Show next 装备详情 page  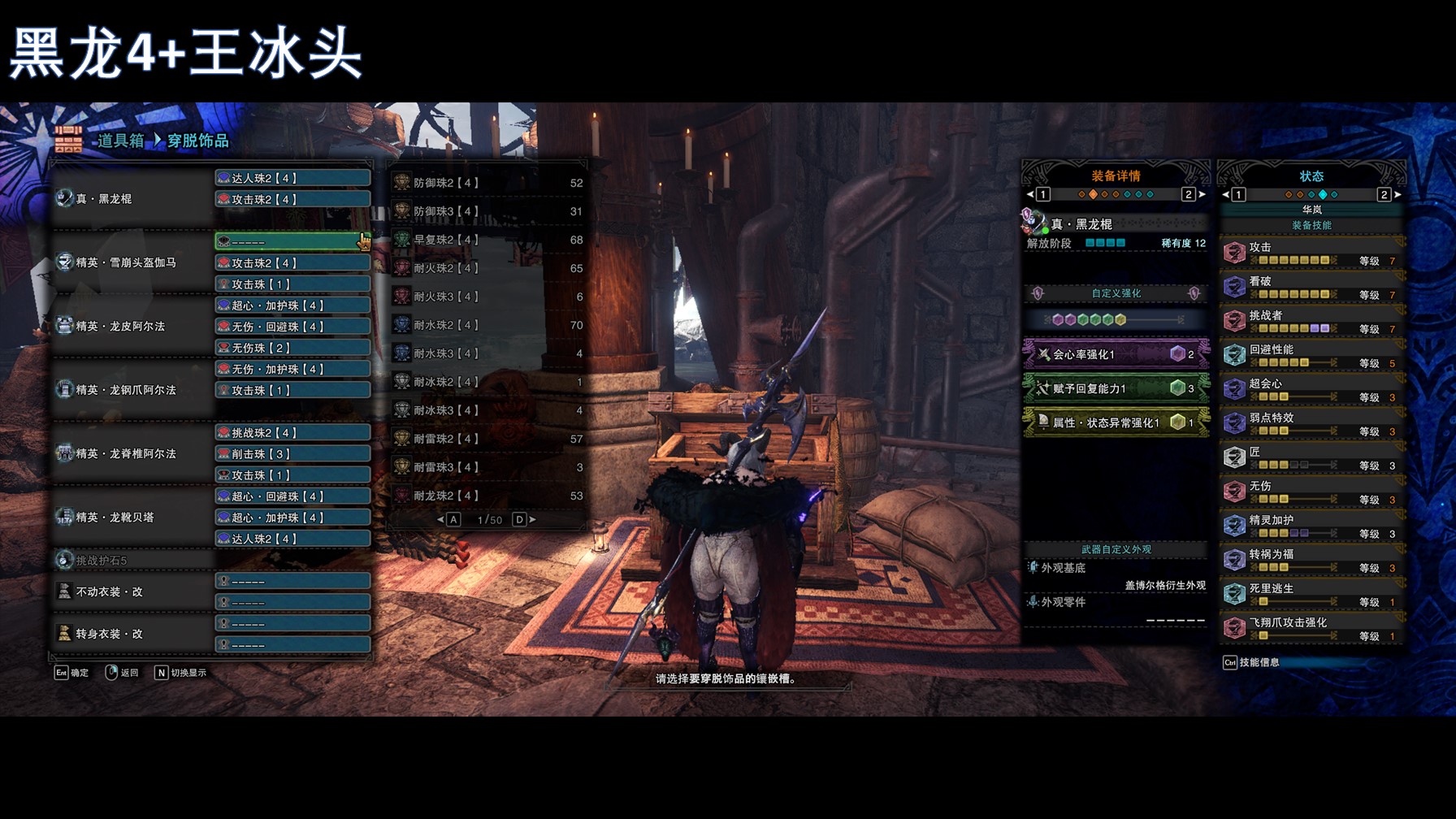[x=1202, y=195]
